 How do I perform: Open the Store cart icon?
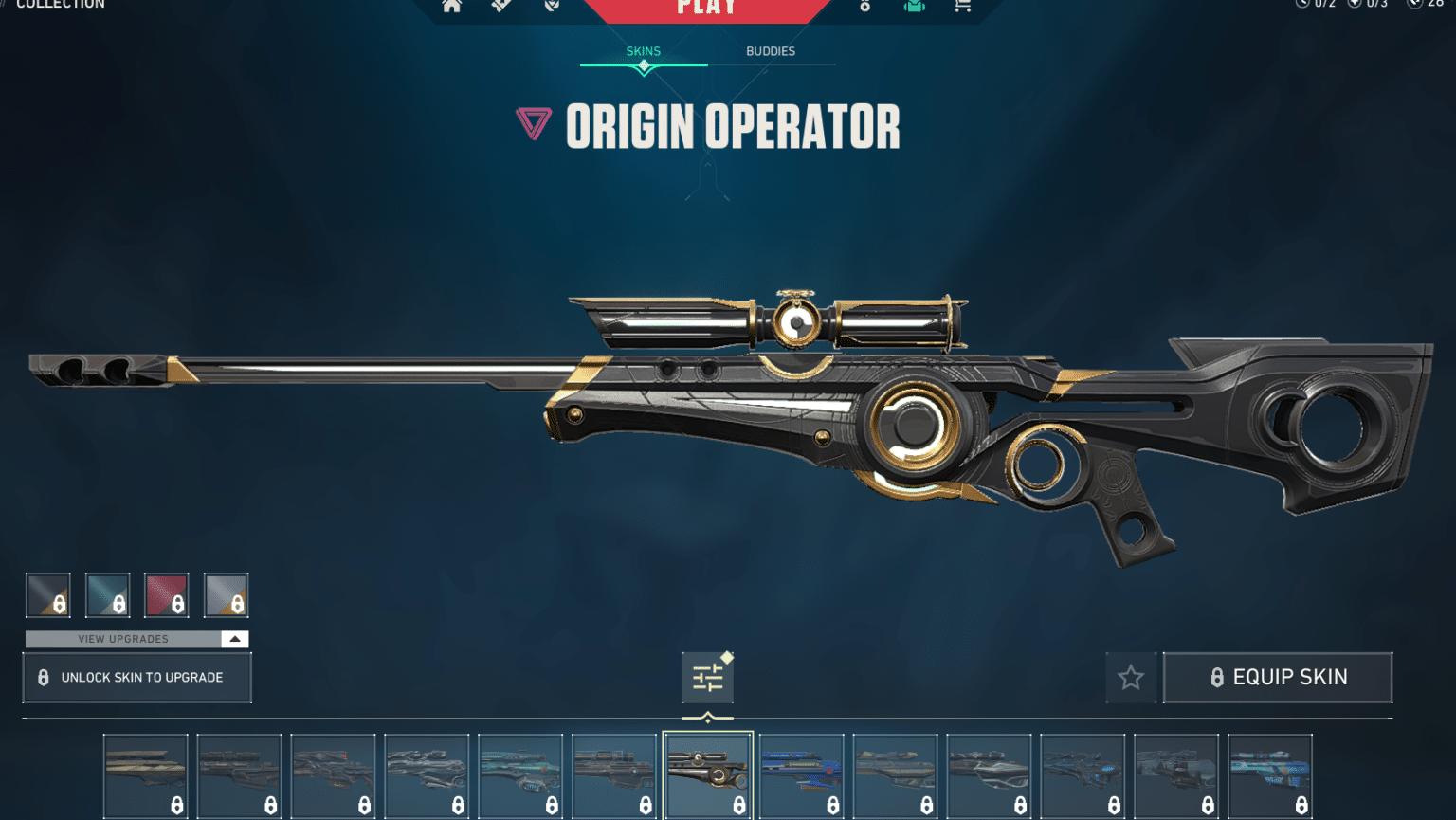coord(962,6)
